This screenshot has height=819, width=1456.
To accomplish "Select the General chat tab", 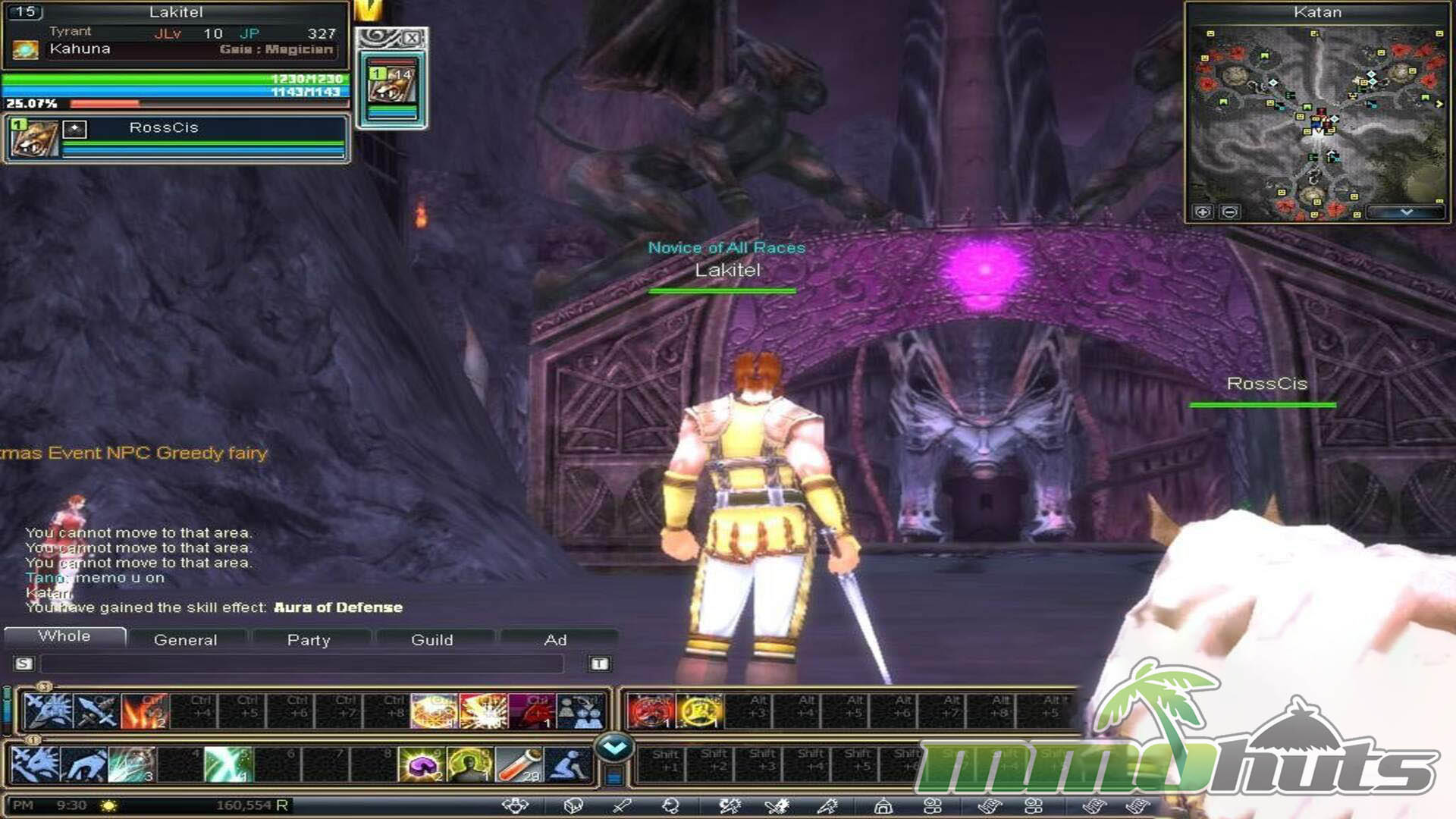I will [x=185, y=640].
